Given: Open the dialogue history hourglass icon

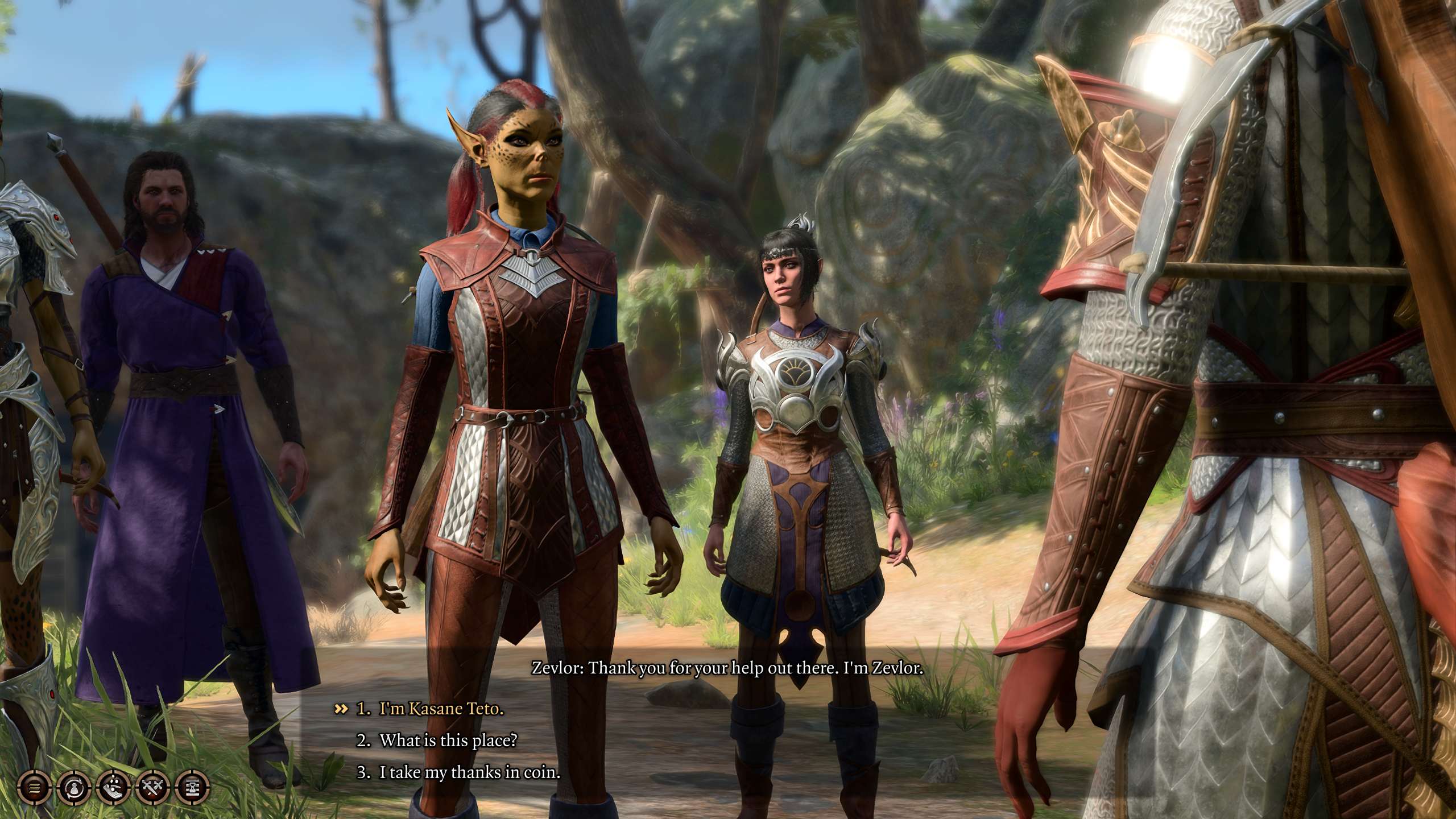Looking at the screenshot, I should tap(193, 788).
